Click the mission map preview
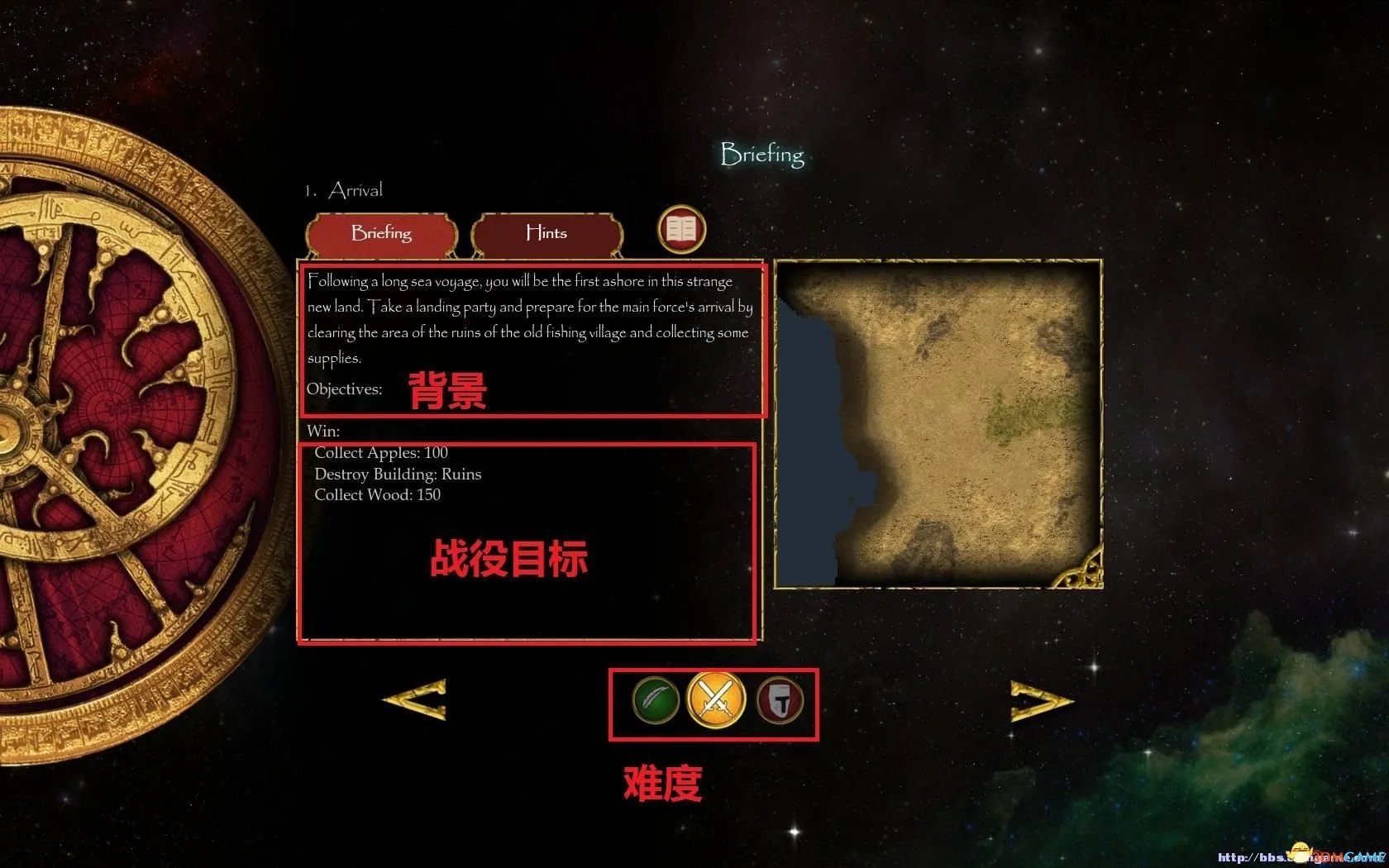The image size is (1389, 868). click(x=938, y=424)
